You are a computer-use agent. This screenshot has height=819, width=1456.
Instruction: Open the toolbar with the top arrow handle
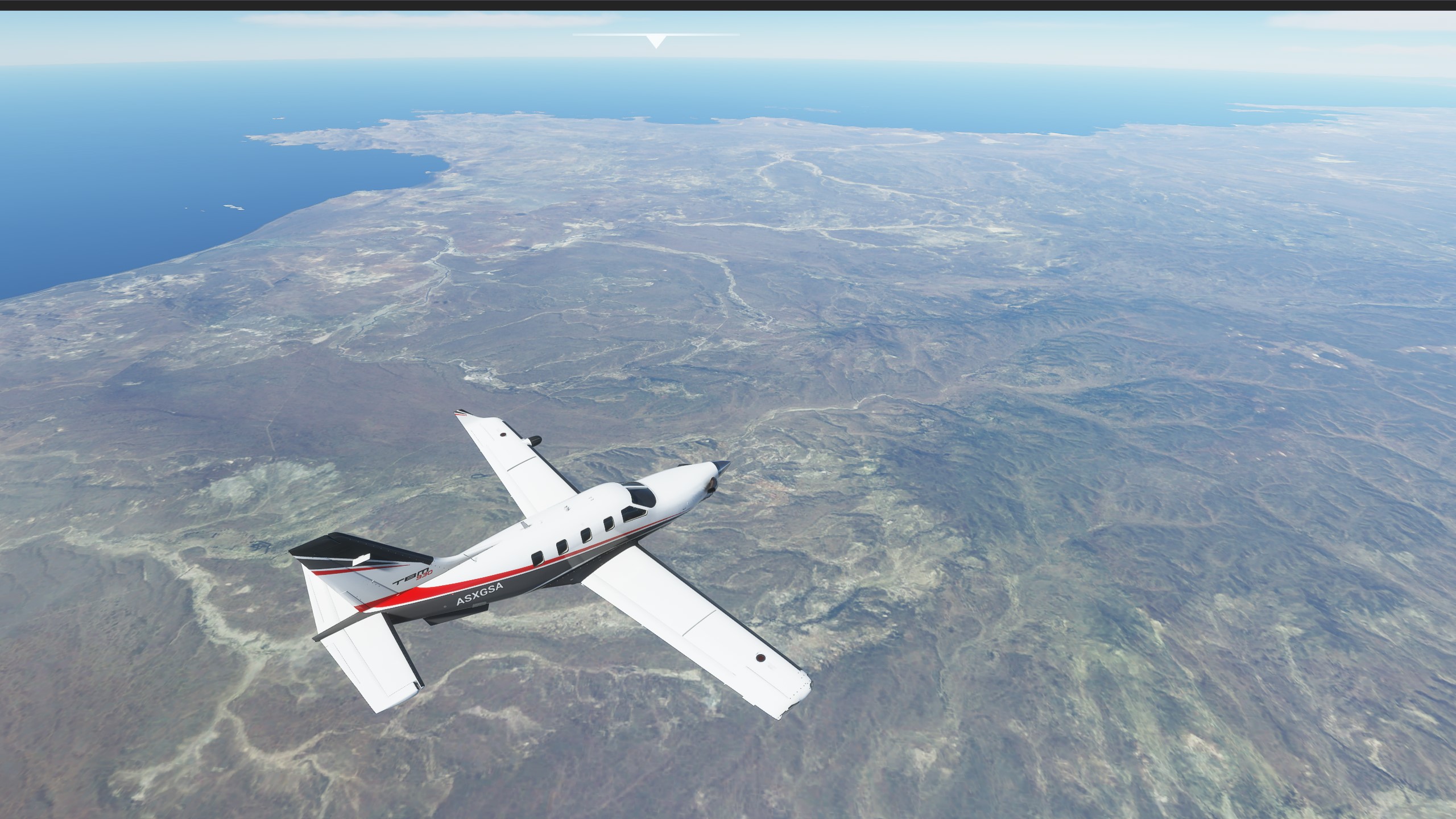(x=656, y=41)
